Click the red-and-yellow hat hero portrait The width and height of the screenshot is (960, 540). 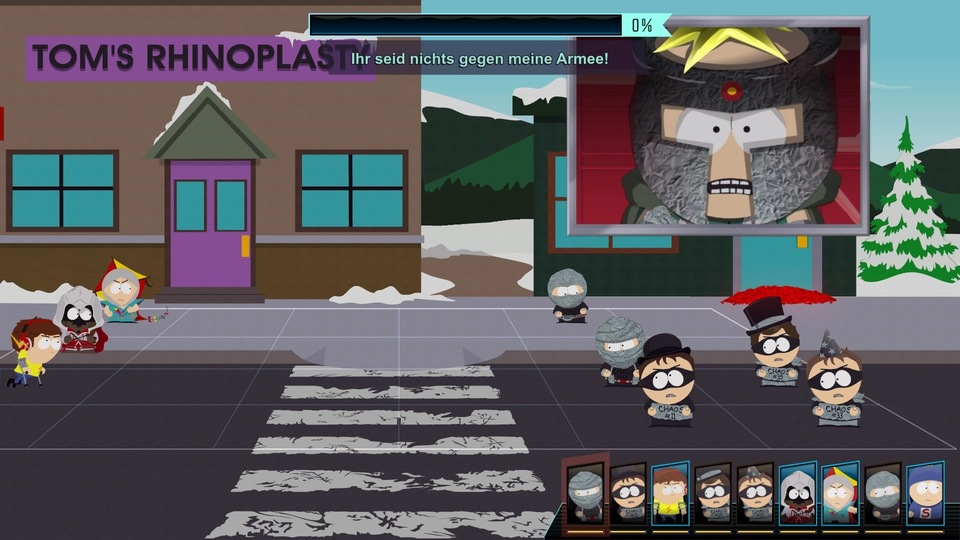click(x=840, y=493)
